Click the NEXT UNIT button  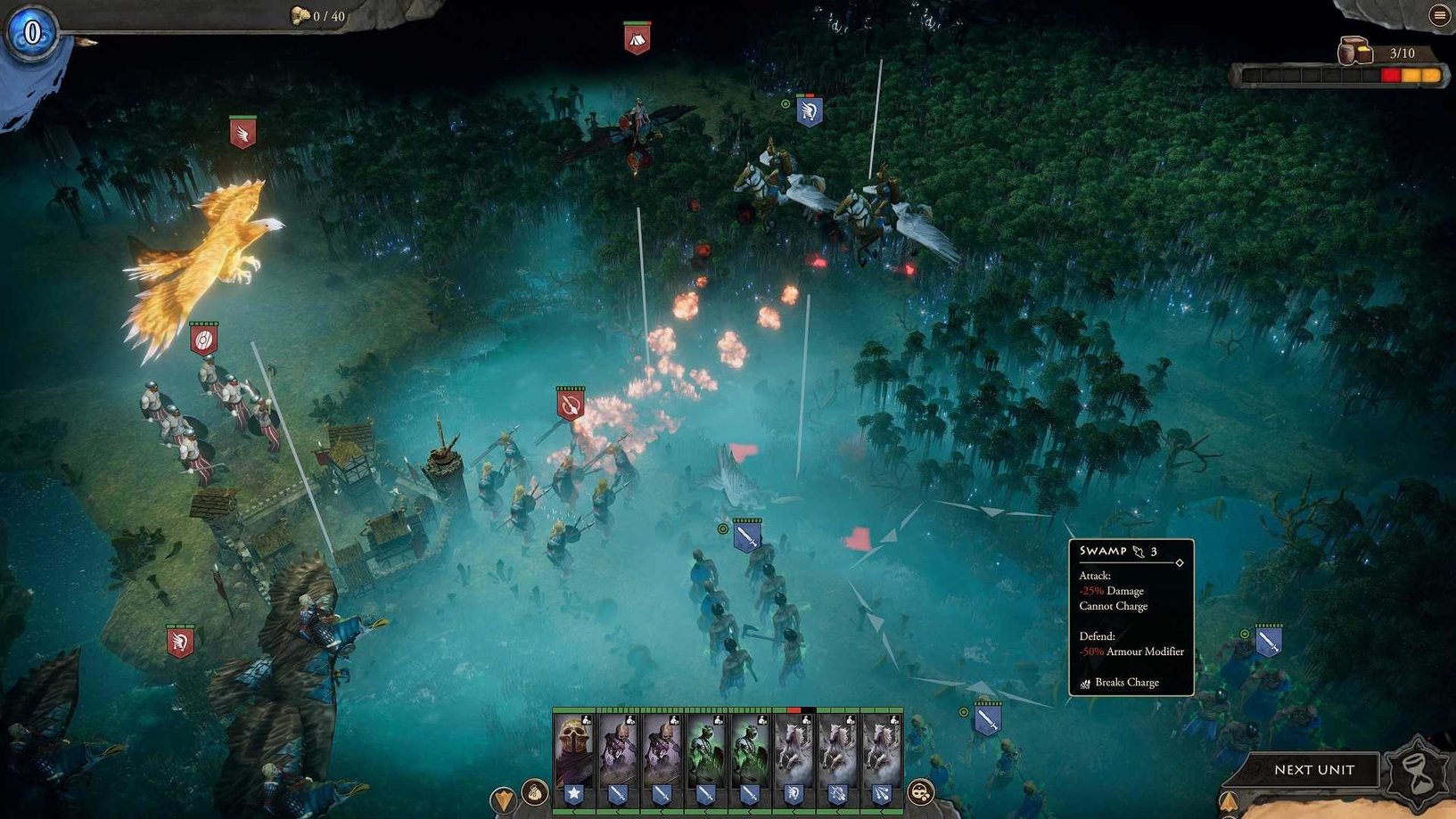(x=1314, y=770)
